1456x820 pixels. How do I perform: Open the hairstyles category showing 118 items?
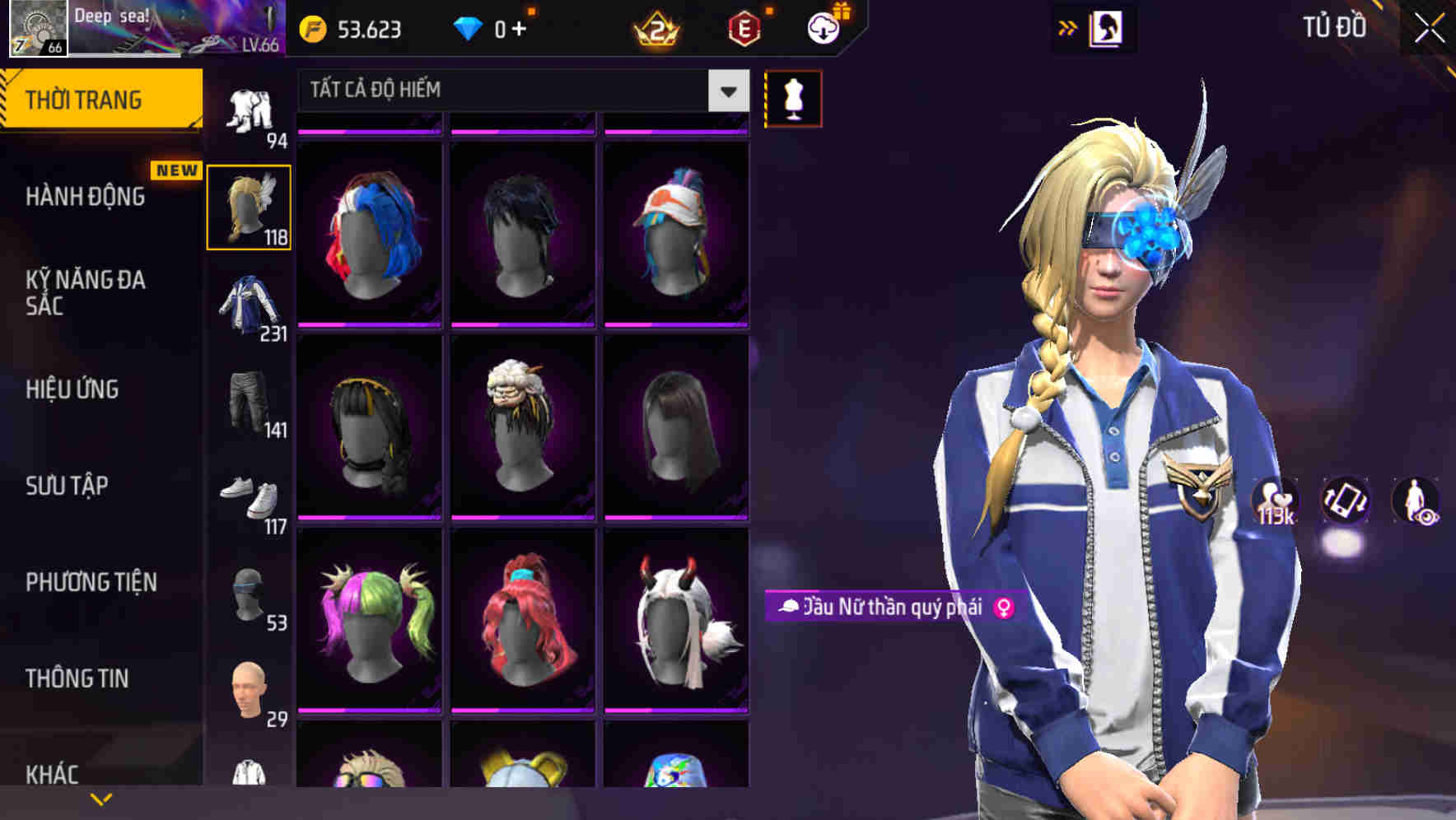(x=249, y=206)
